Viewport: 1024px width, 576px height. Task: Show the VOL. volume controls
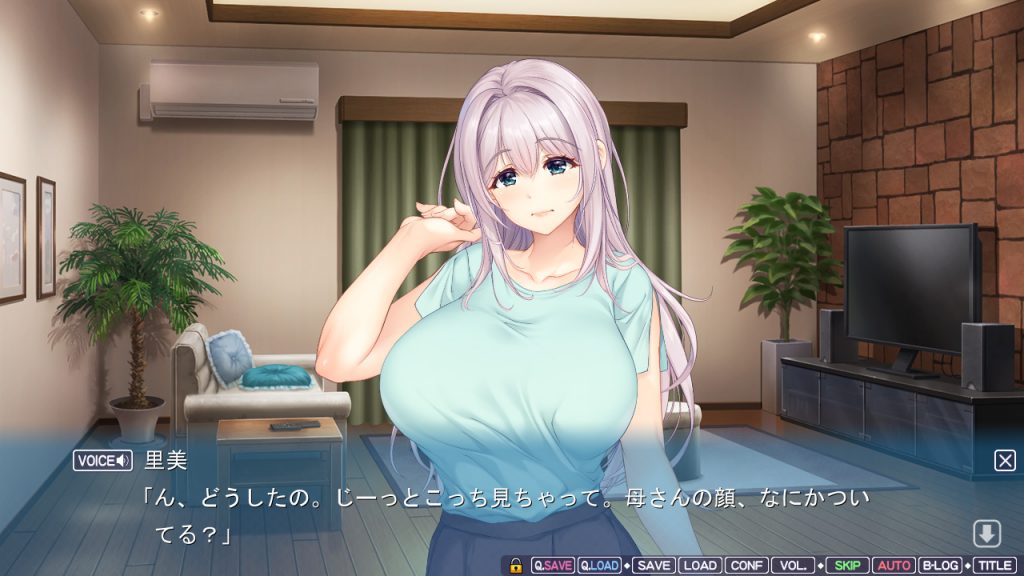(x=792, y=565)
